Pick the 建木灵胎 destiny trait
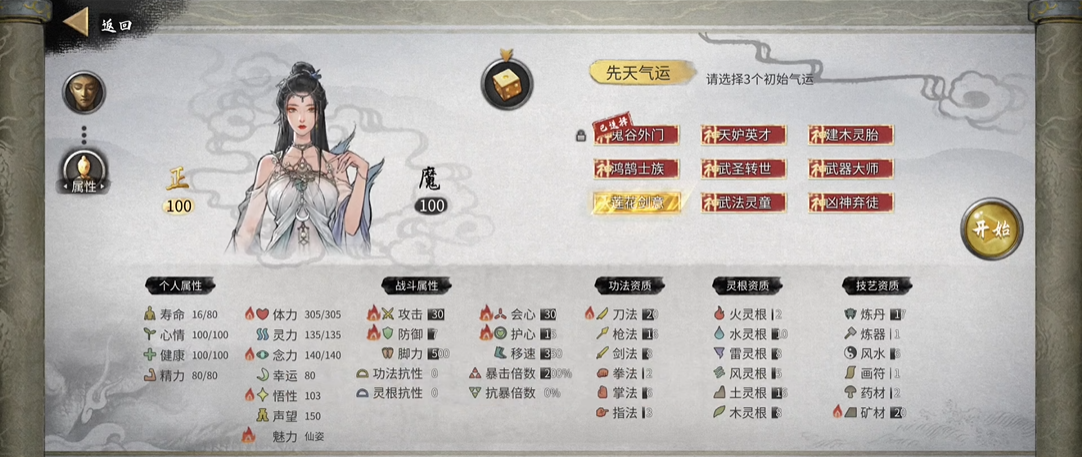 (x=851, y=135)
